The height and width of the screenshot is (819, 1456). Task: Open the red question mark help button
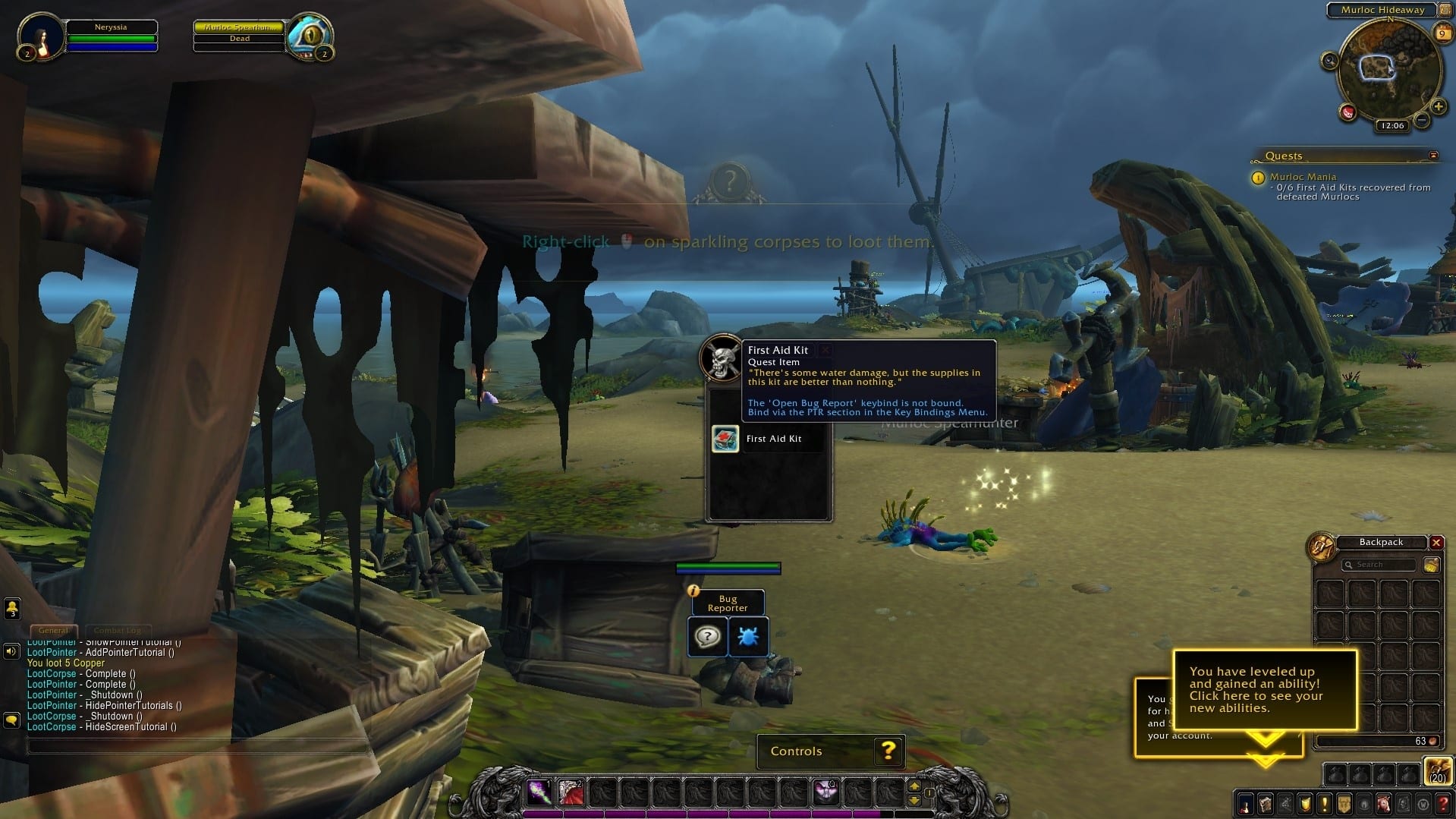(1442, 804)
